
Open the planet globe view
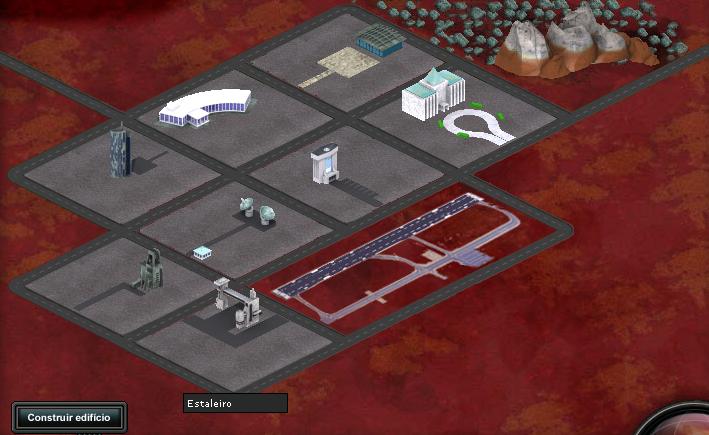pos(684,424)
